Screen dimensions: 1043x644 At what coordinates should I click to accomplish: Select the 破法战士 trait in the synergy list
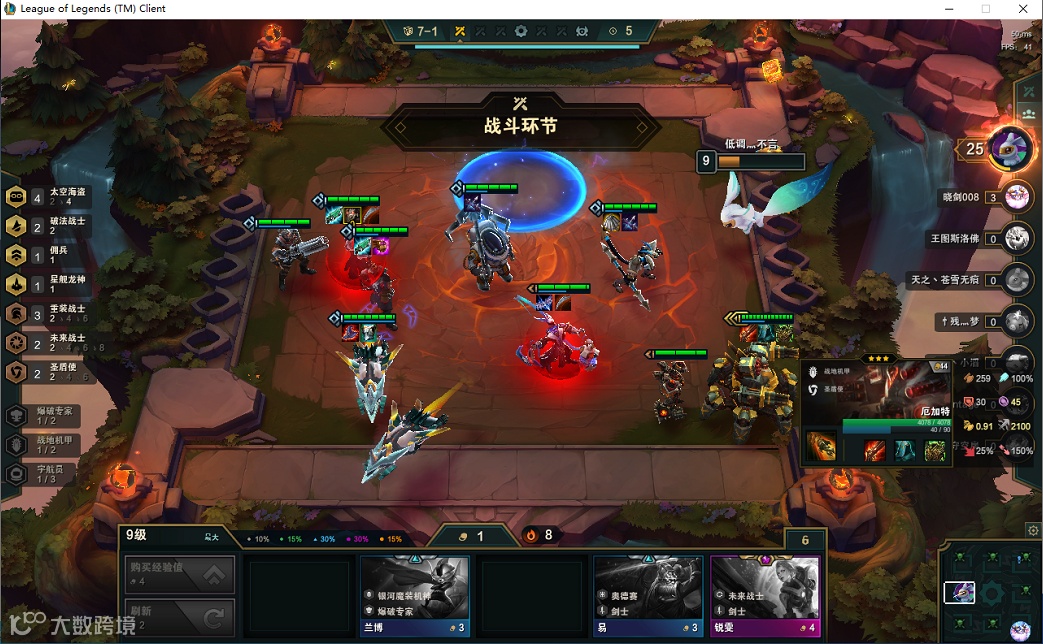(50, 226)
